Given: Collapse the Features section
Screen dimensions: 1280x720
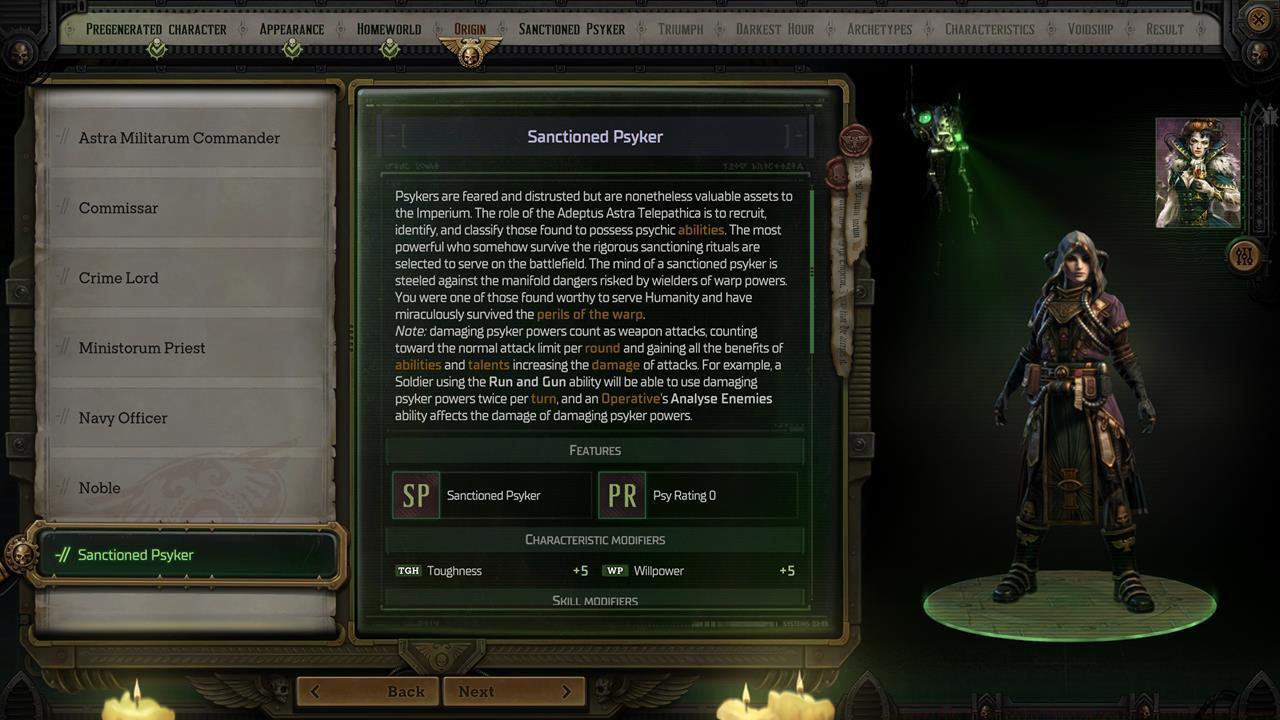Looking at the screenshot, I should tap(595, 450).
